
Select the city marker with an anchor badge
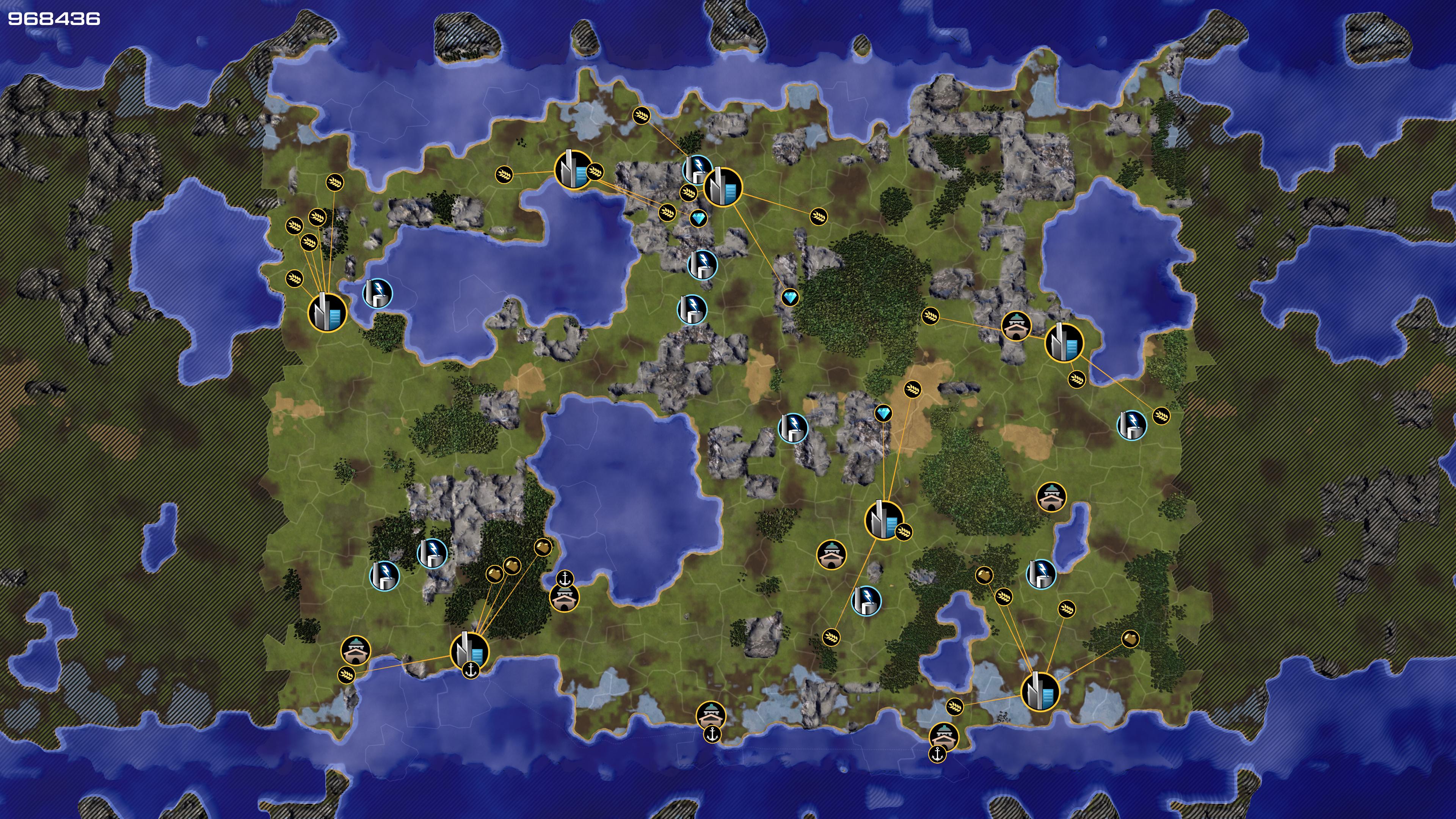pyautogui.click(x=469, y=651)
